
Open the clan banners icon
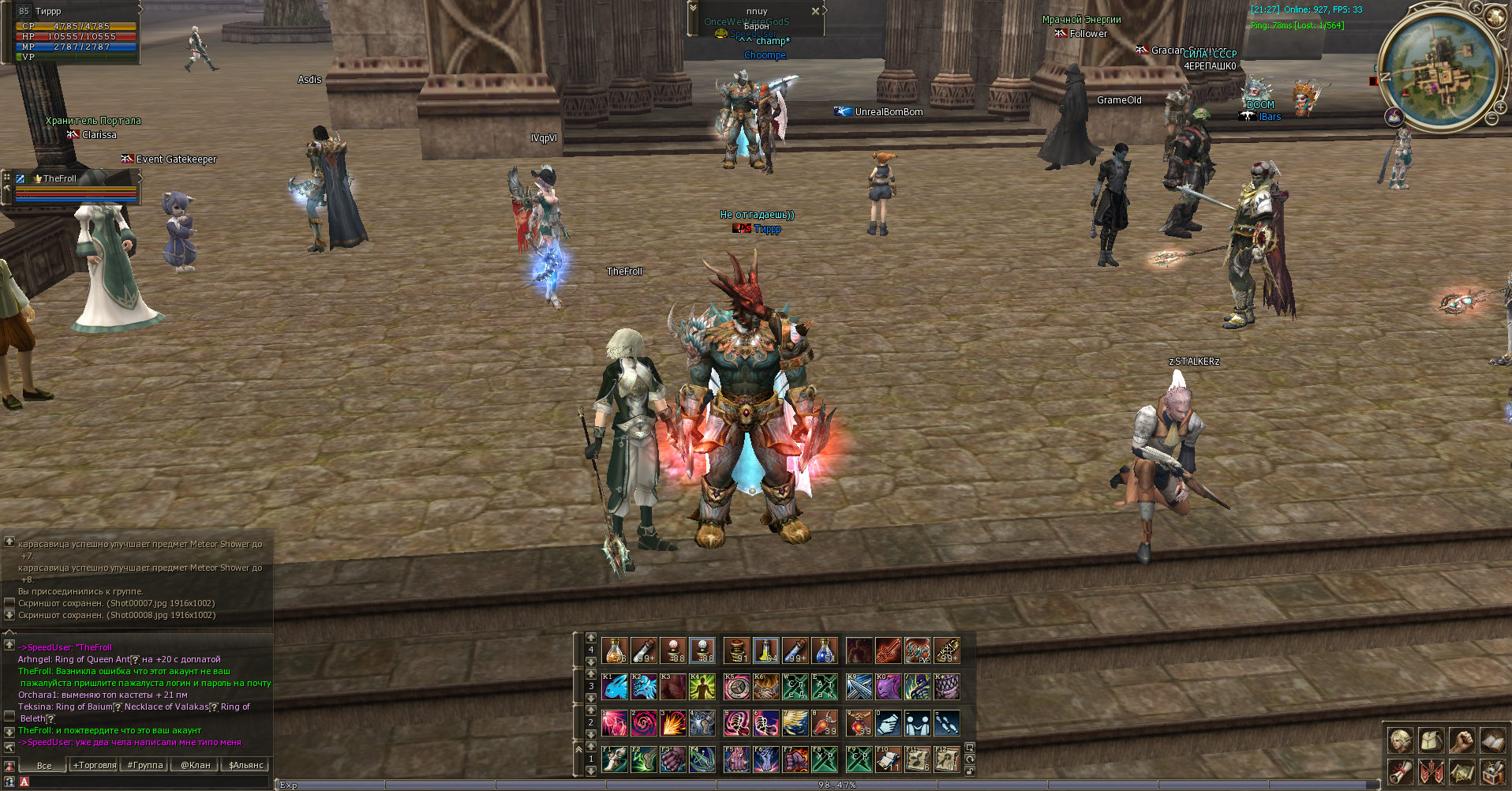click(x=1431, y=771)
